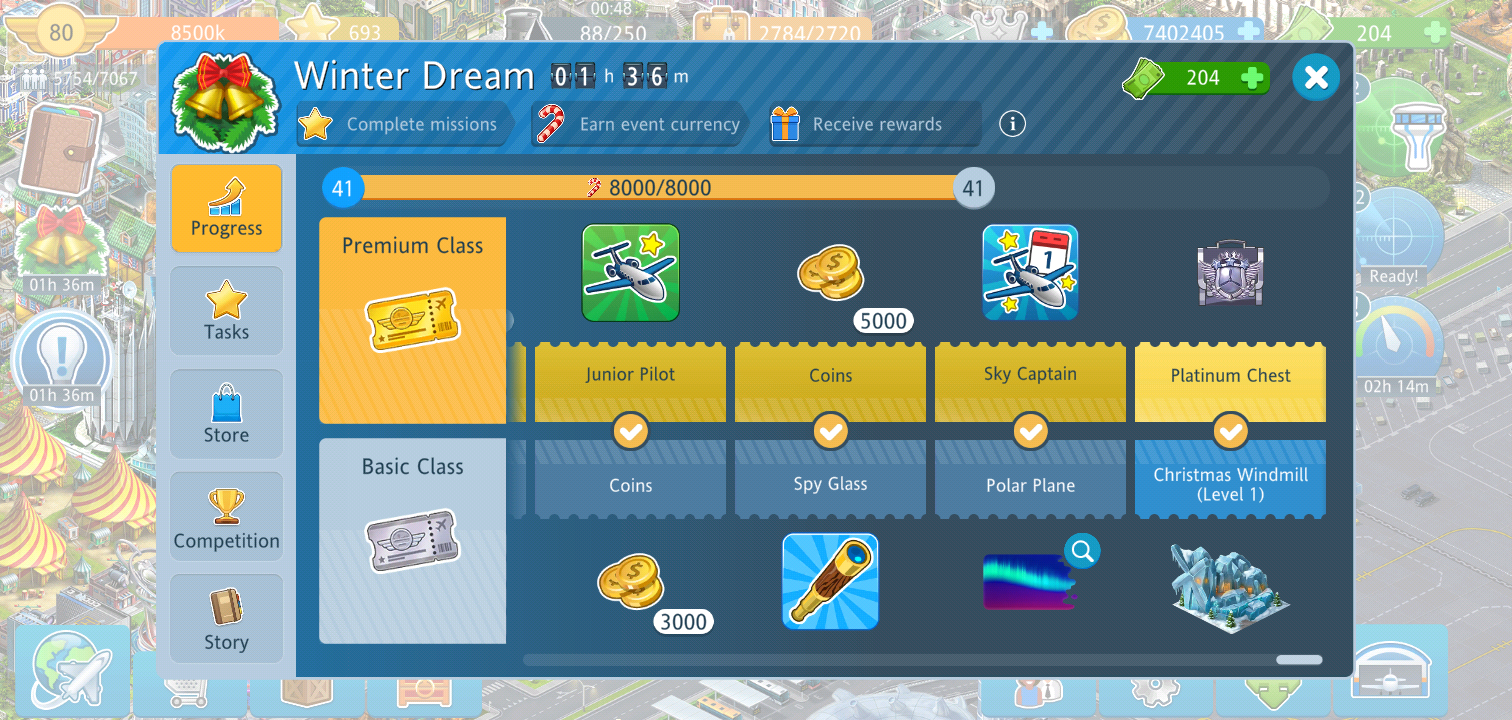Click the Basic Class silver ticket panel
This screenshot has width=1512, height=720.
[412, 540]
